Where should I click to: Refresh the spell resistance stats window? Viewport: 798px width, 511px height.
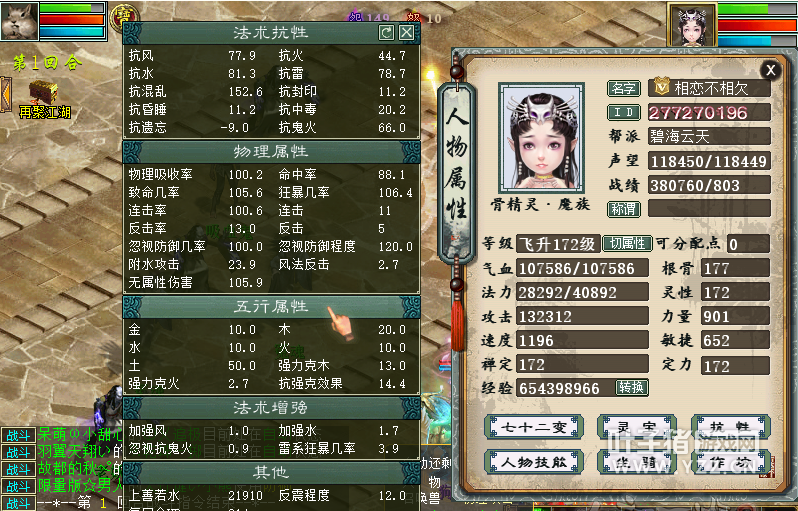click(386, 33)
